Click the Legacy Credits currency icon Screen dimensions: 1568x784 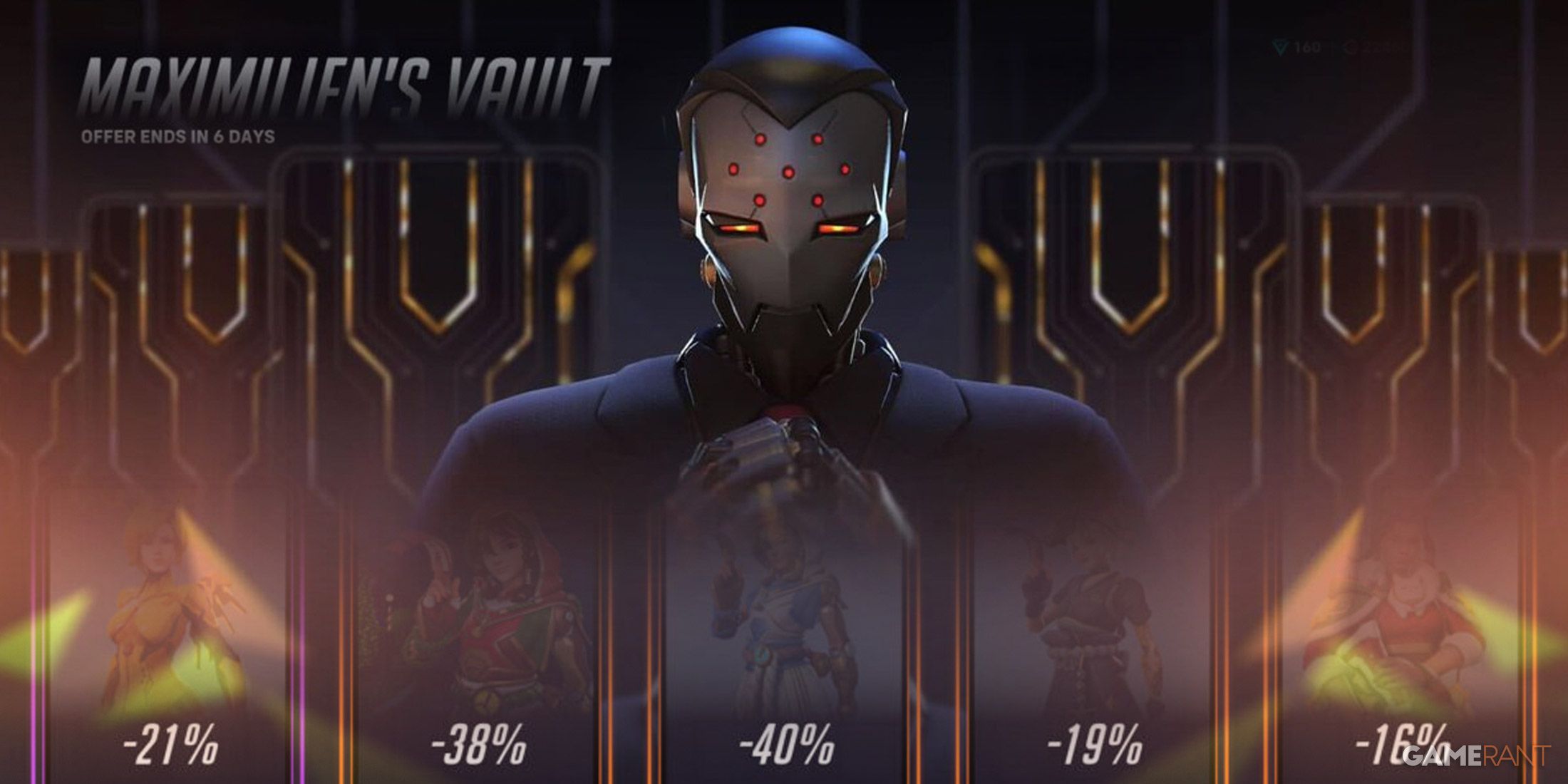[1347, 48]
